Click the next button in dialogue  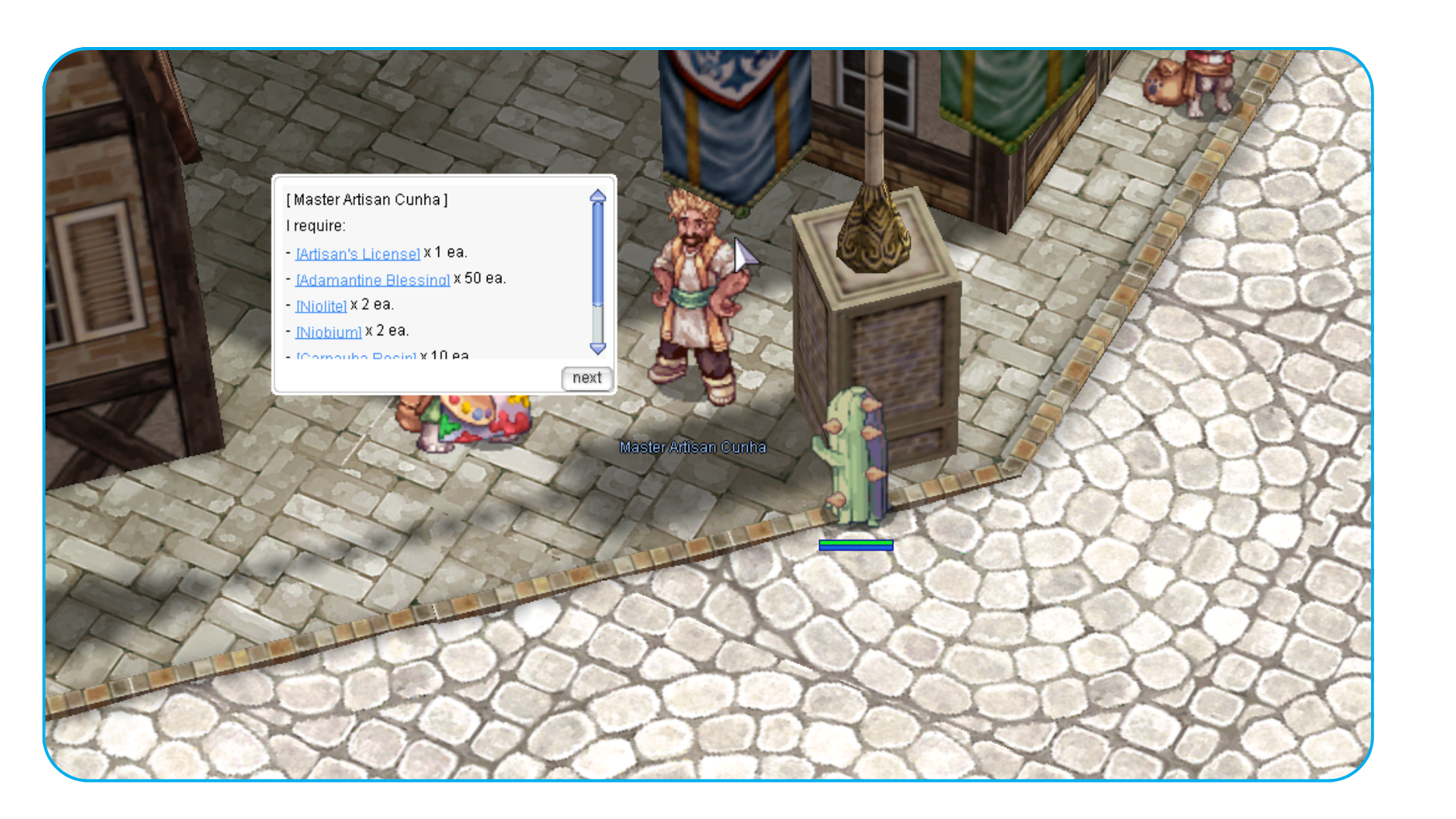pos(586,378)
